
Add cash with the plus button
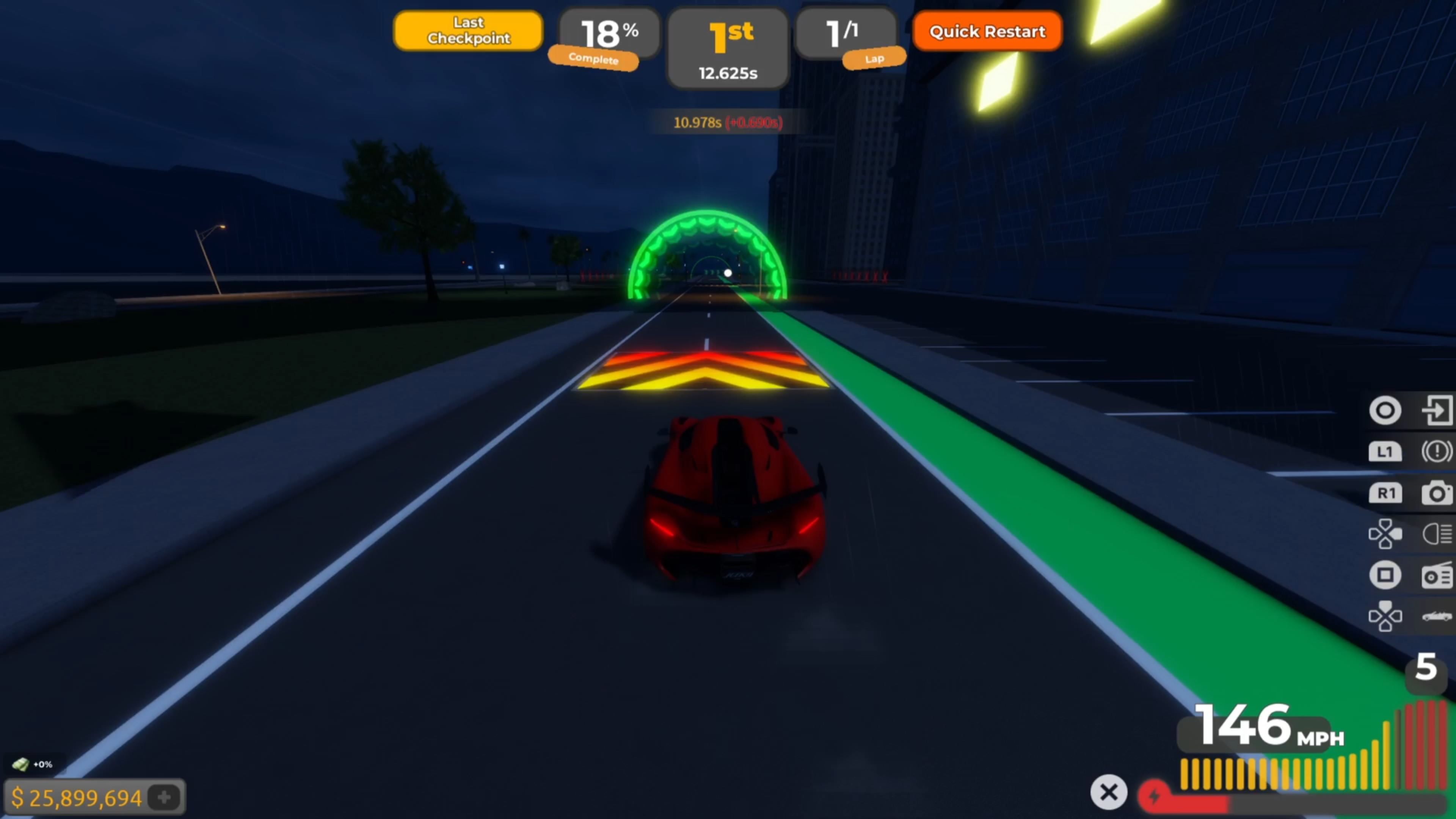pos(165,797)
